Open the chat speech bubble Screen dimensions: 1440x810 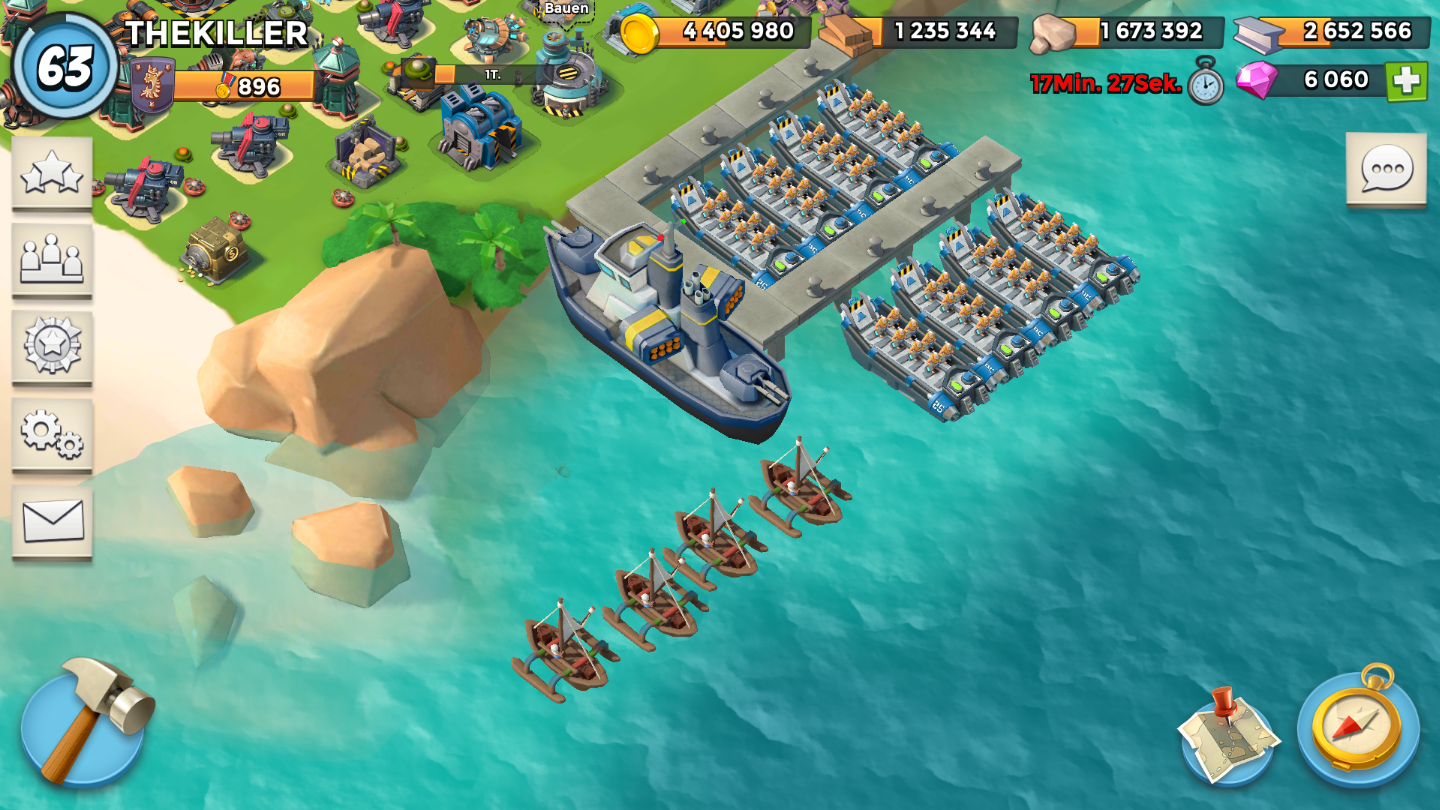1386,169
